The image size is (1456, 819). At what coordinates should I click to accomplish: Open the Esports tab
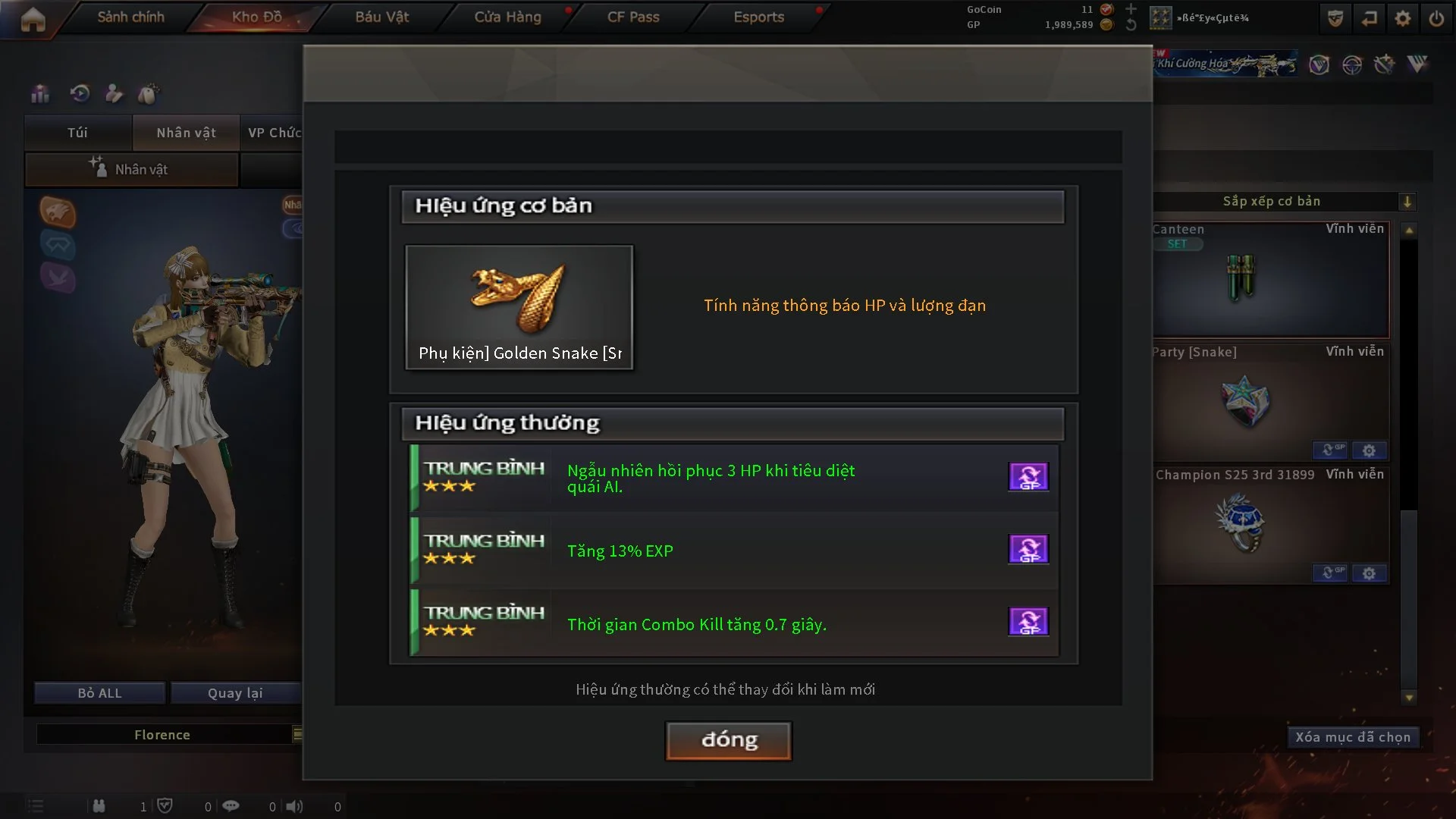758,17
